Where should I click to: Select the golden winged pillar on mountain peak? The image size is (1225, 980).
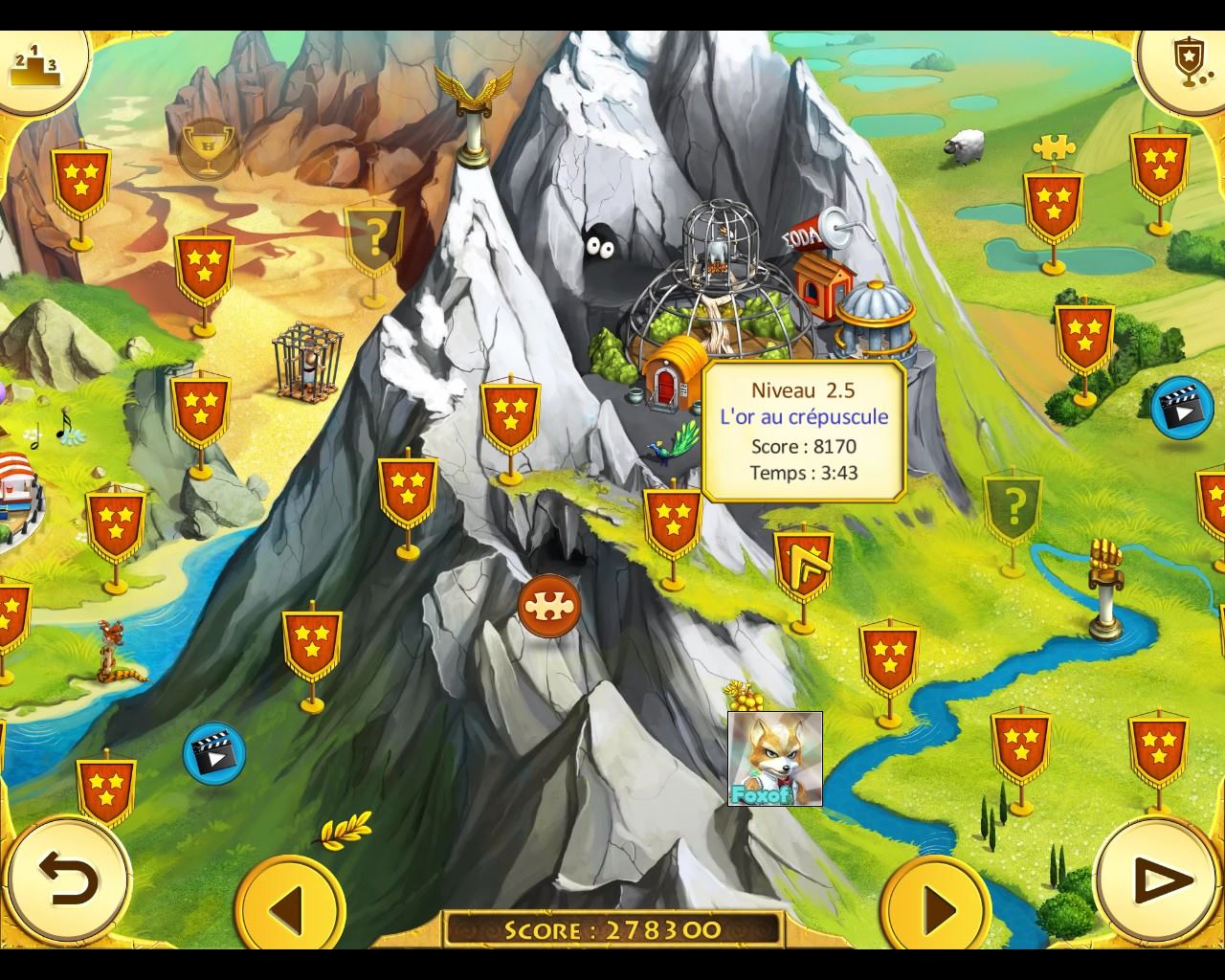tap(473, 112)
